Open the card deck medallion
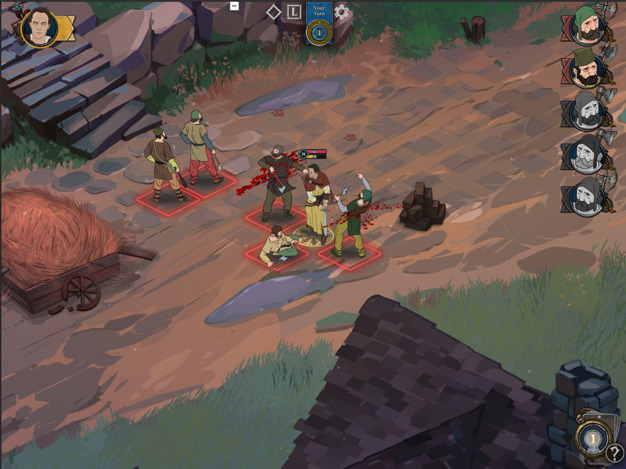 pyautogui.click(x=592, y=437)
